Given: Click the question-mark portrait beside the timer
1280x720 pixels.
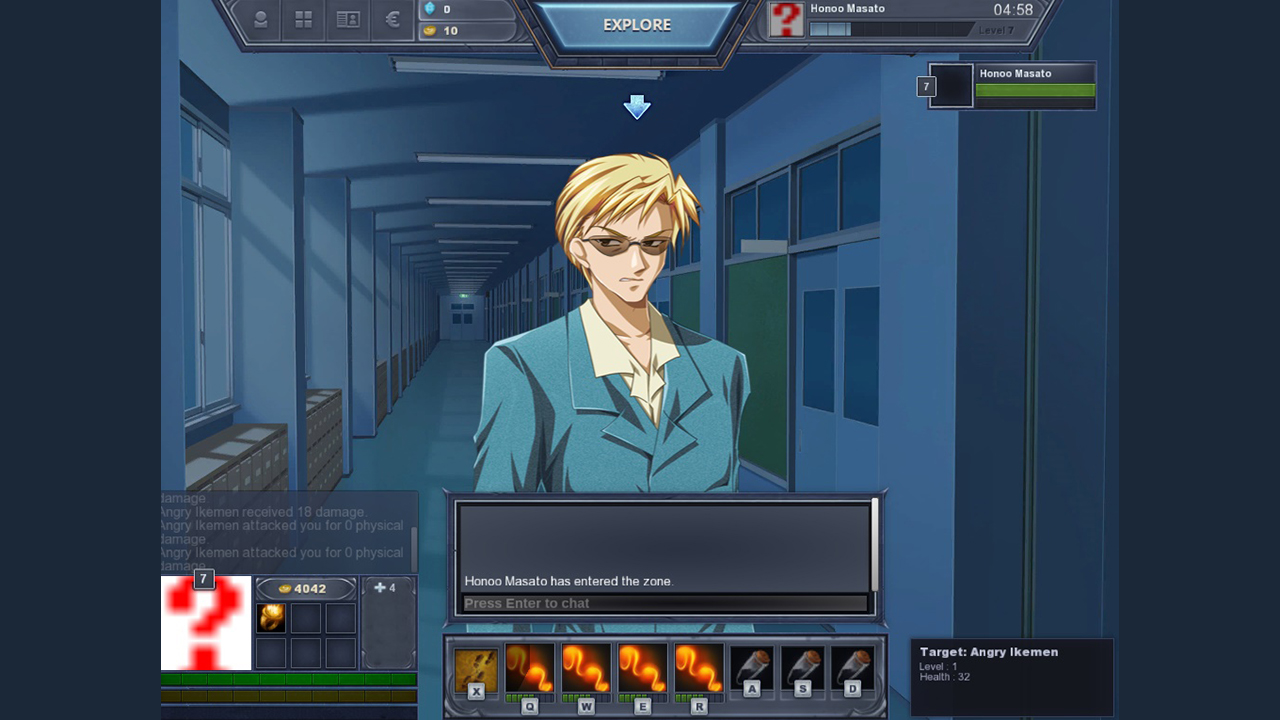Looking at the screenshot, I should pos(786,20).
